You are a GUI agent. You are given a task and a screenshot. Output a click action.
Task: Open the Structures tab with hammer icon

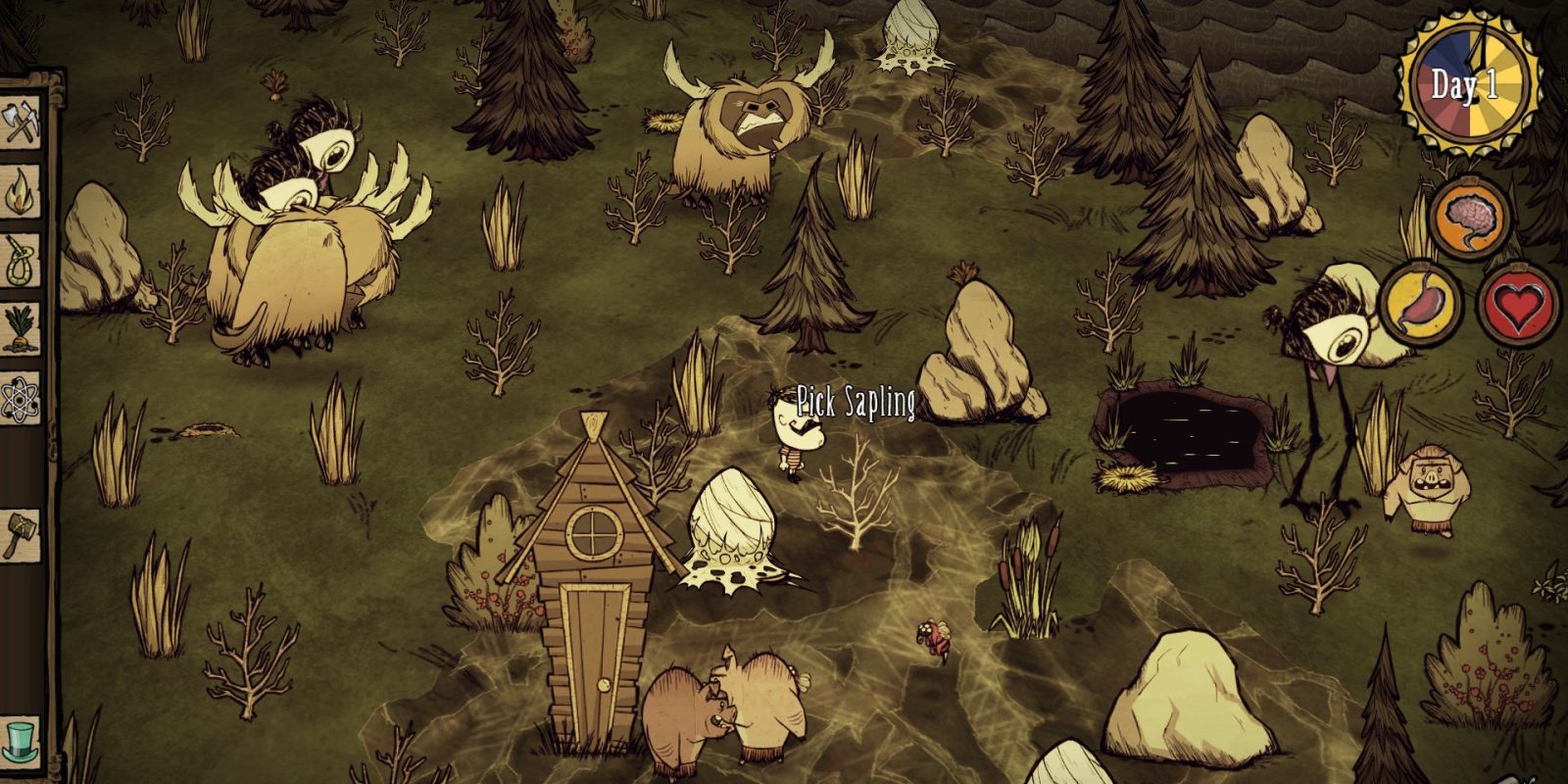22,534
